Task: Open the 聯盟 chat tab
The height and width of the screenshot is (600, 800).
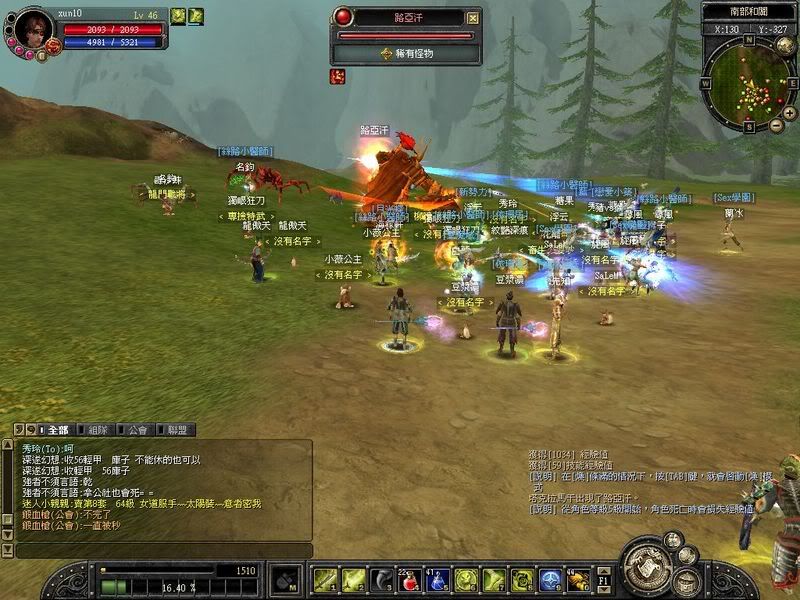Action: [x=178, y=430]
